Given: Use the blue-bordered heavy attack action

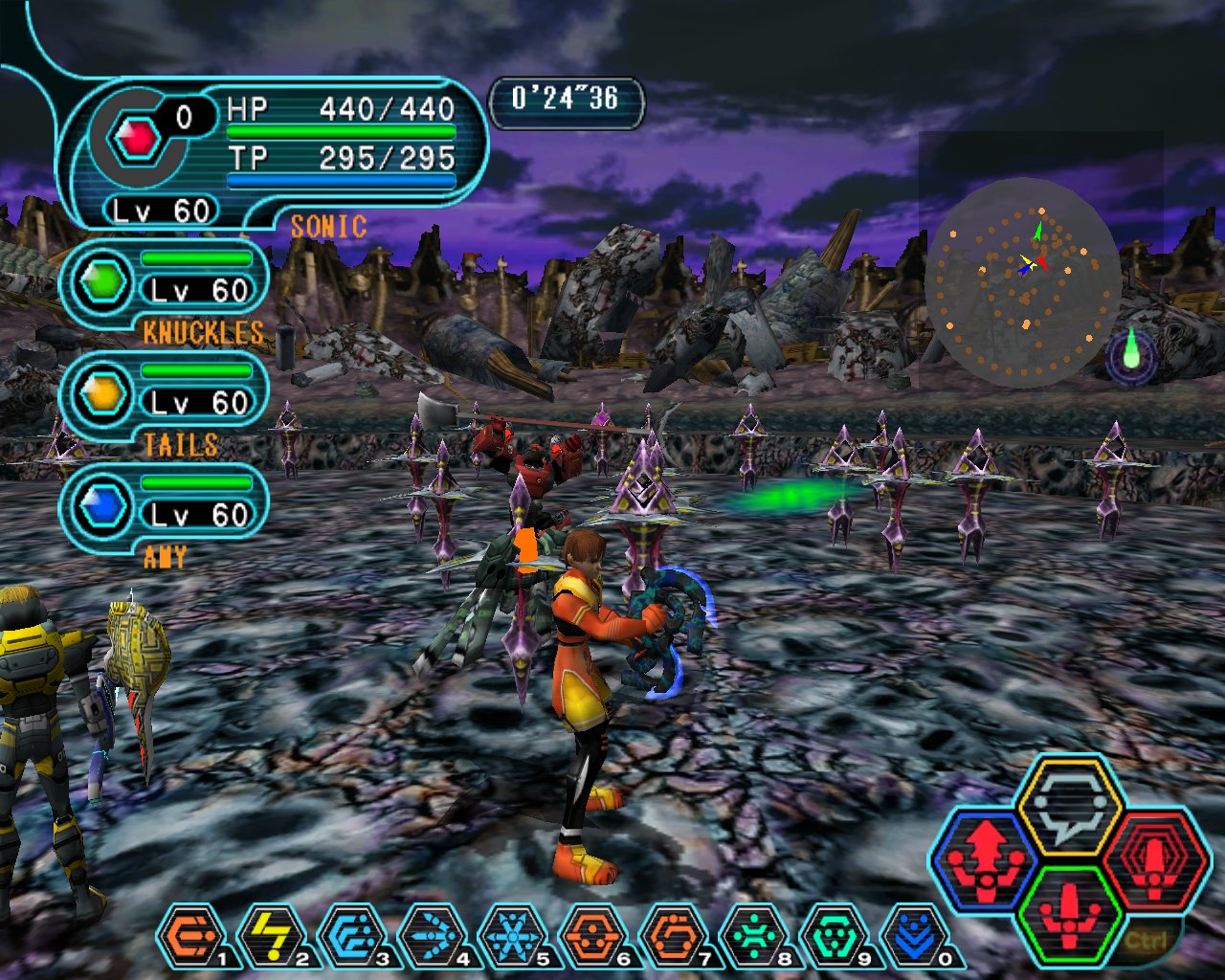Looking at the screenshot, I should pos(986,857).
